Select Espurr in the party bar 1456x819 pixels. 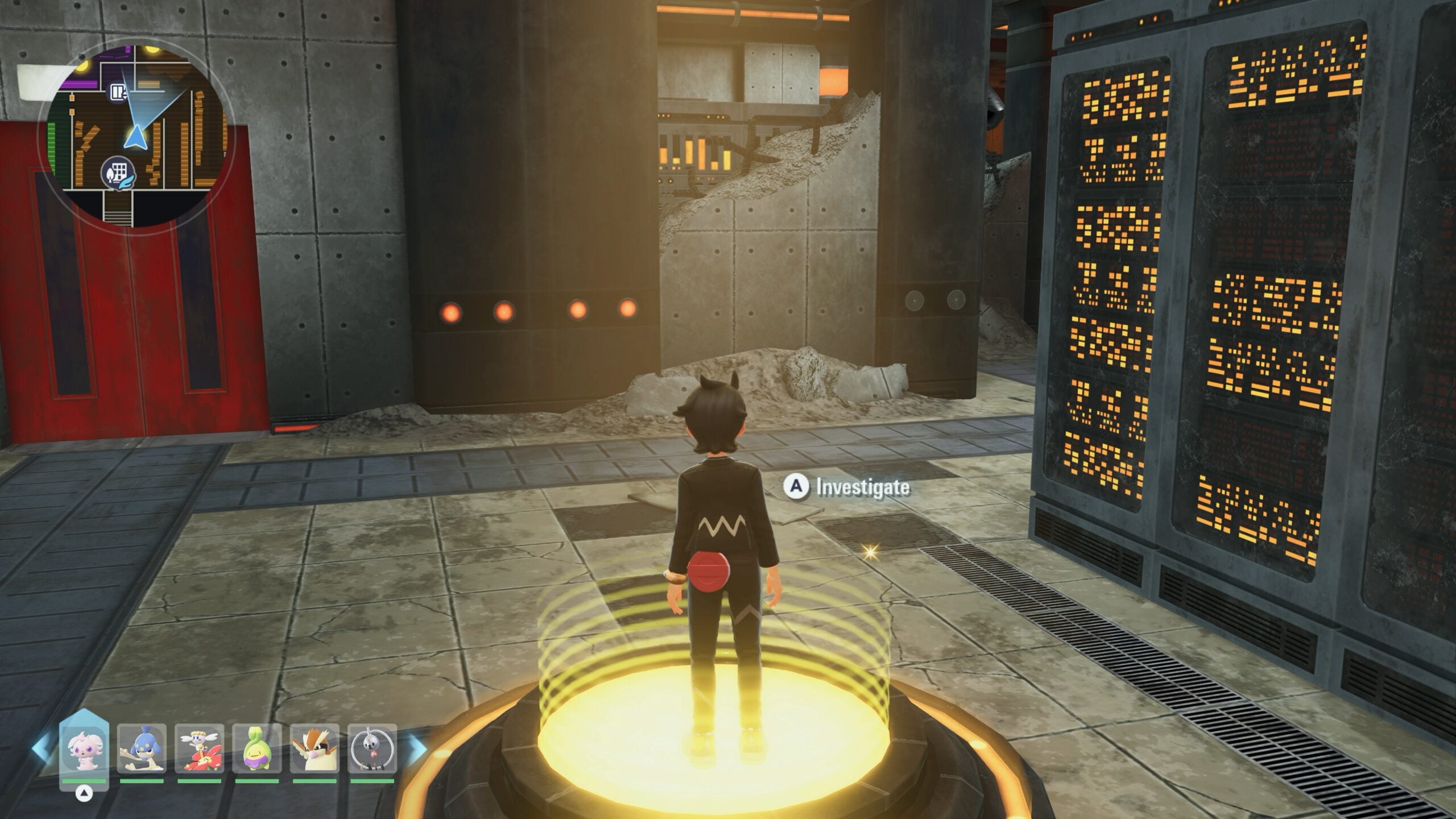click(84, 749)
